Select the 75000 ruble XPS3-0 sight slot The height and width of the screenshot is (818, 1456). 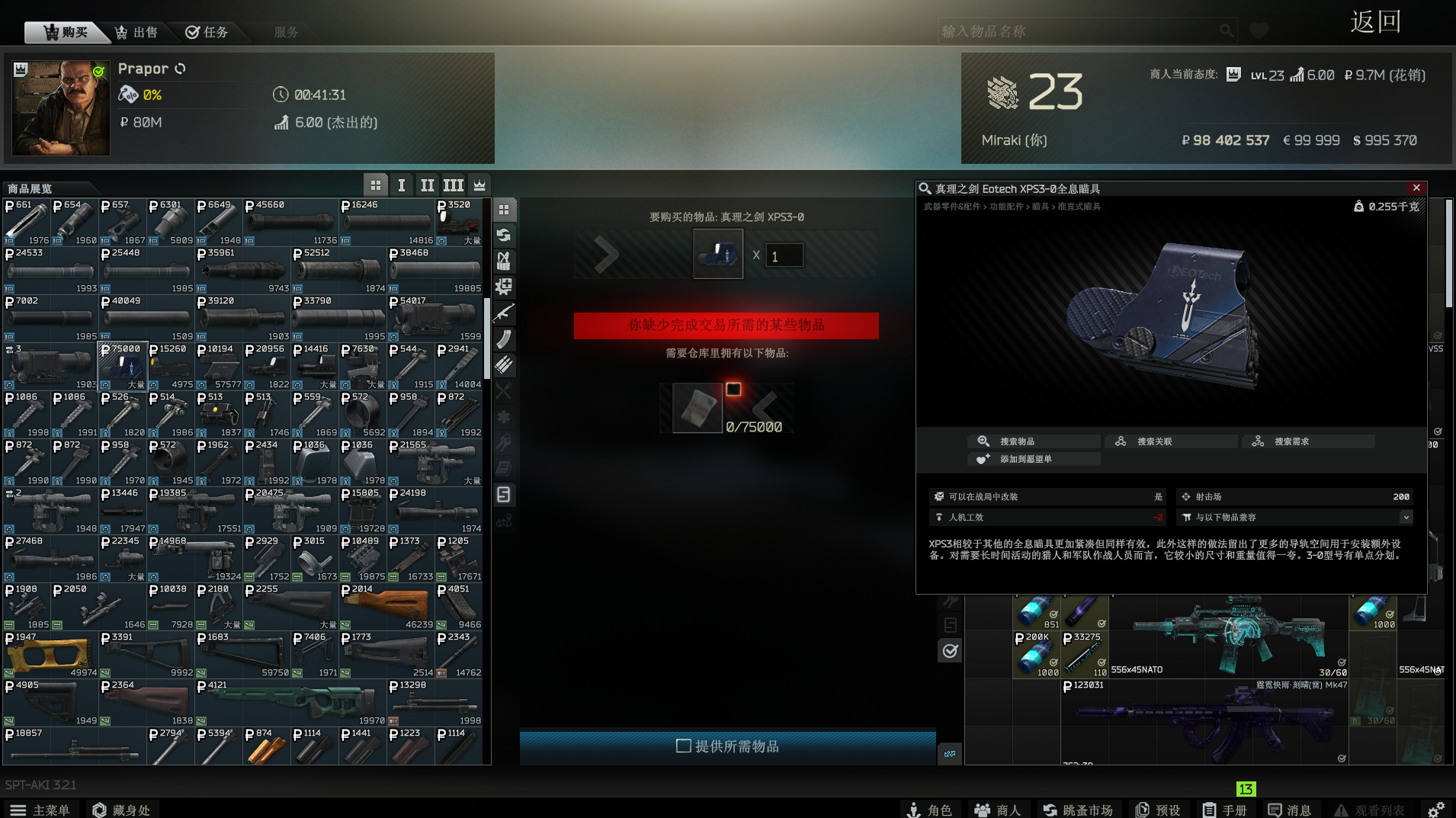(x=123, y=366)
